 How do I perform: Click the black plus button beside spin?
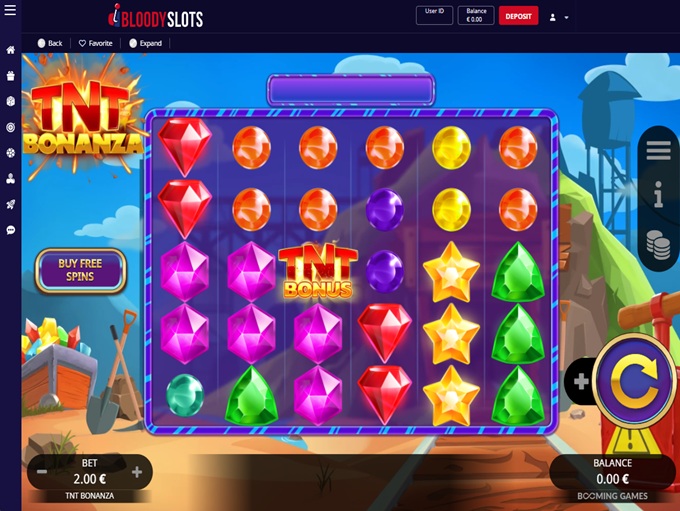581,381
